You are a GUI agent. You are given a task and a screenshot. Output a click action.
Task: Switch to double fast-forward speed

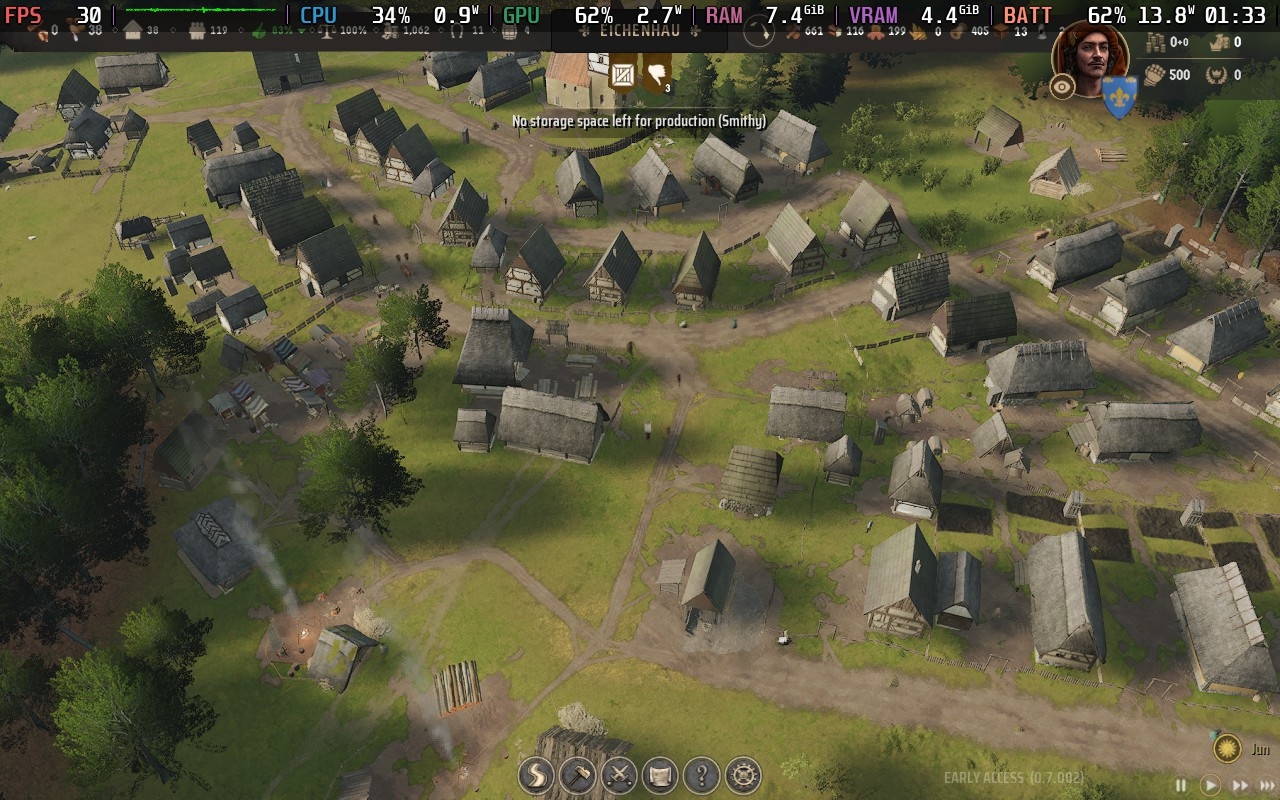pyautogui.click(x=1240, y=786)
